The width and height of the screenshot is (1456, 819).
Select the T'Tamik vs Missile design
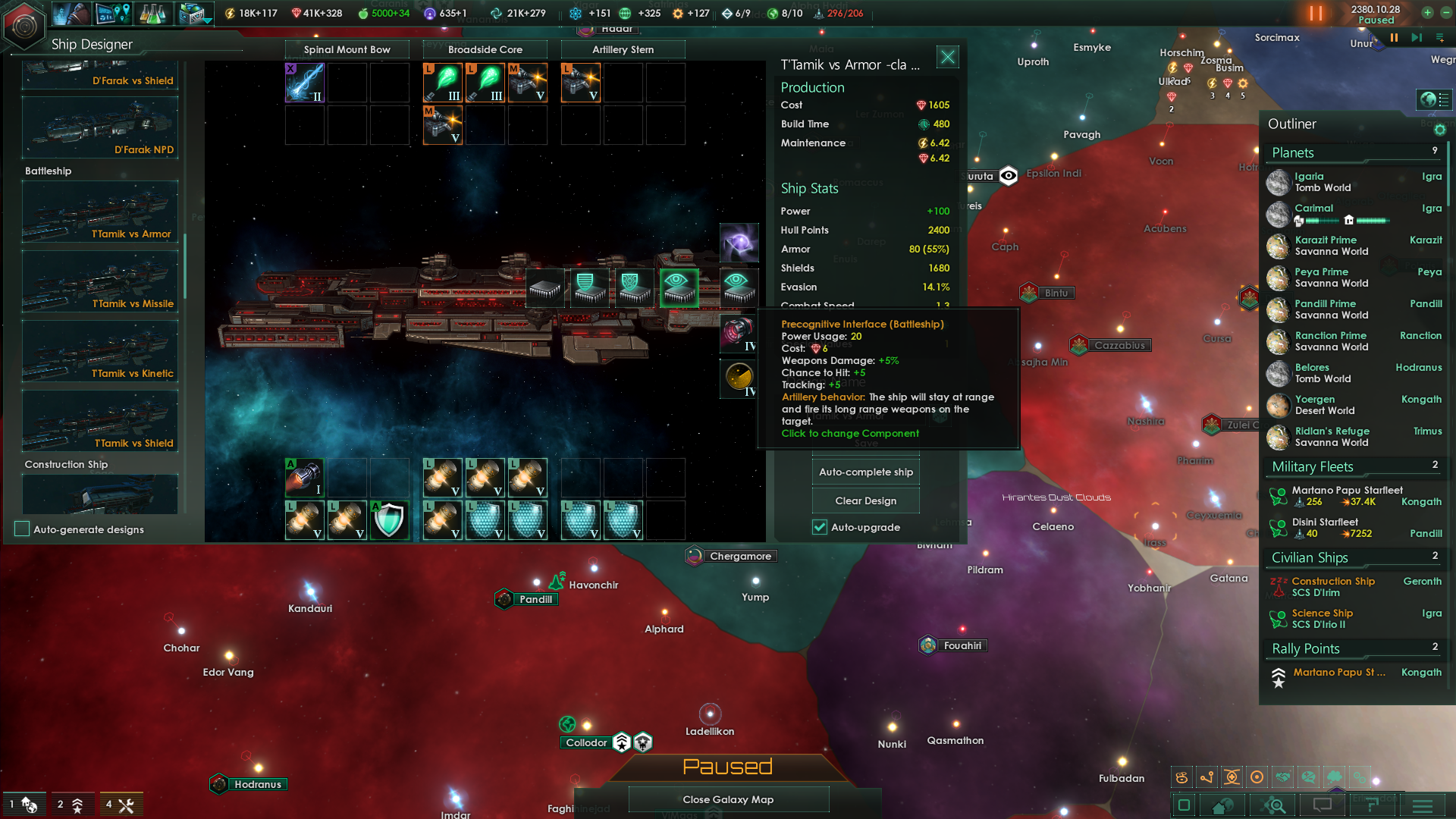(x=100, y=281)
